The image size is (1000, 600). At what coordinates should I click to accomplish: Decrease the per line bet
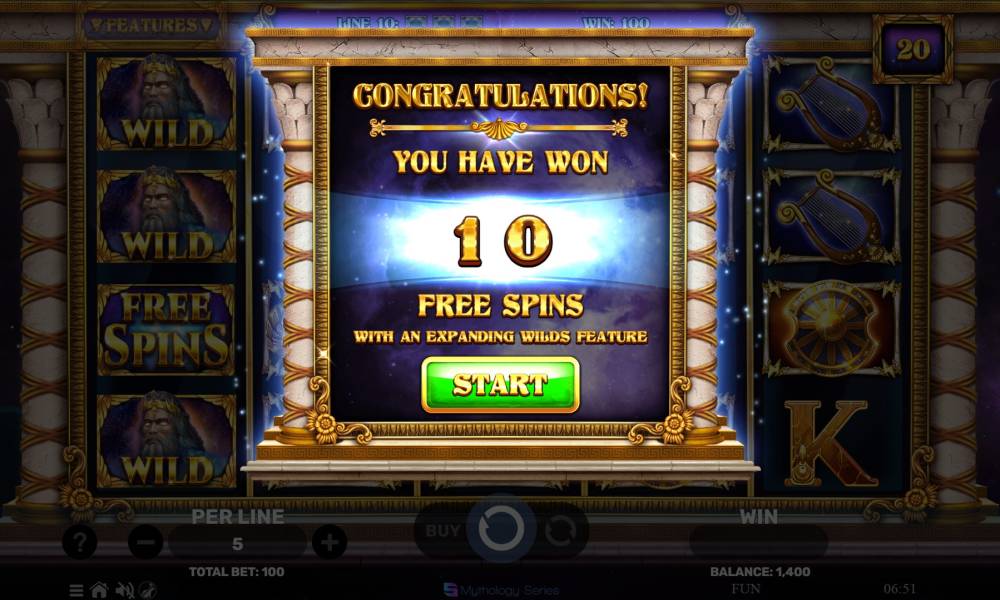coord(146,543)
